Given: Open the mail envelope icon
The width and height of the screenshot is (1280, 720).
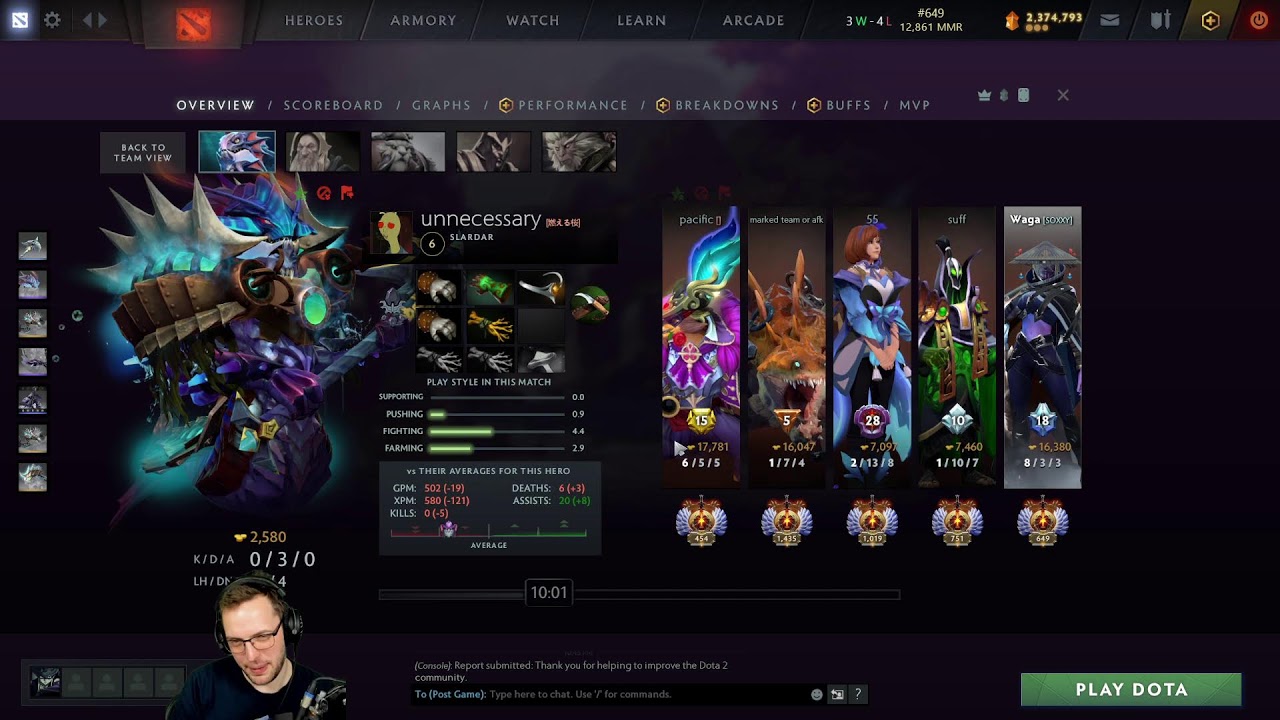Looking at the screenshot, I should click(1109, 20).
